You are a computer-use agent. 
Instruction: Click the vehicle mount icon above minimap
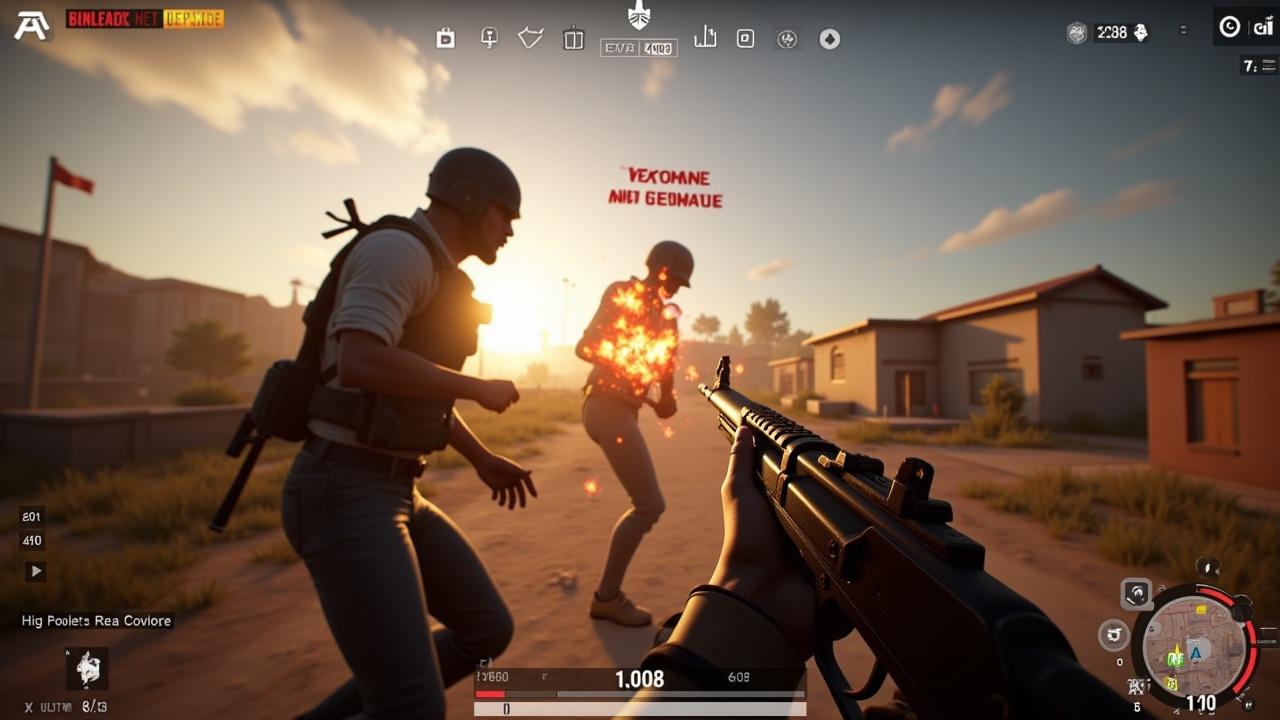pyautogui.click(x=1135, y=594)
